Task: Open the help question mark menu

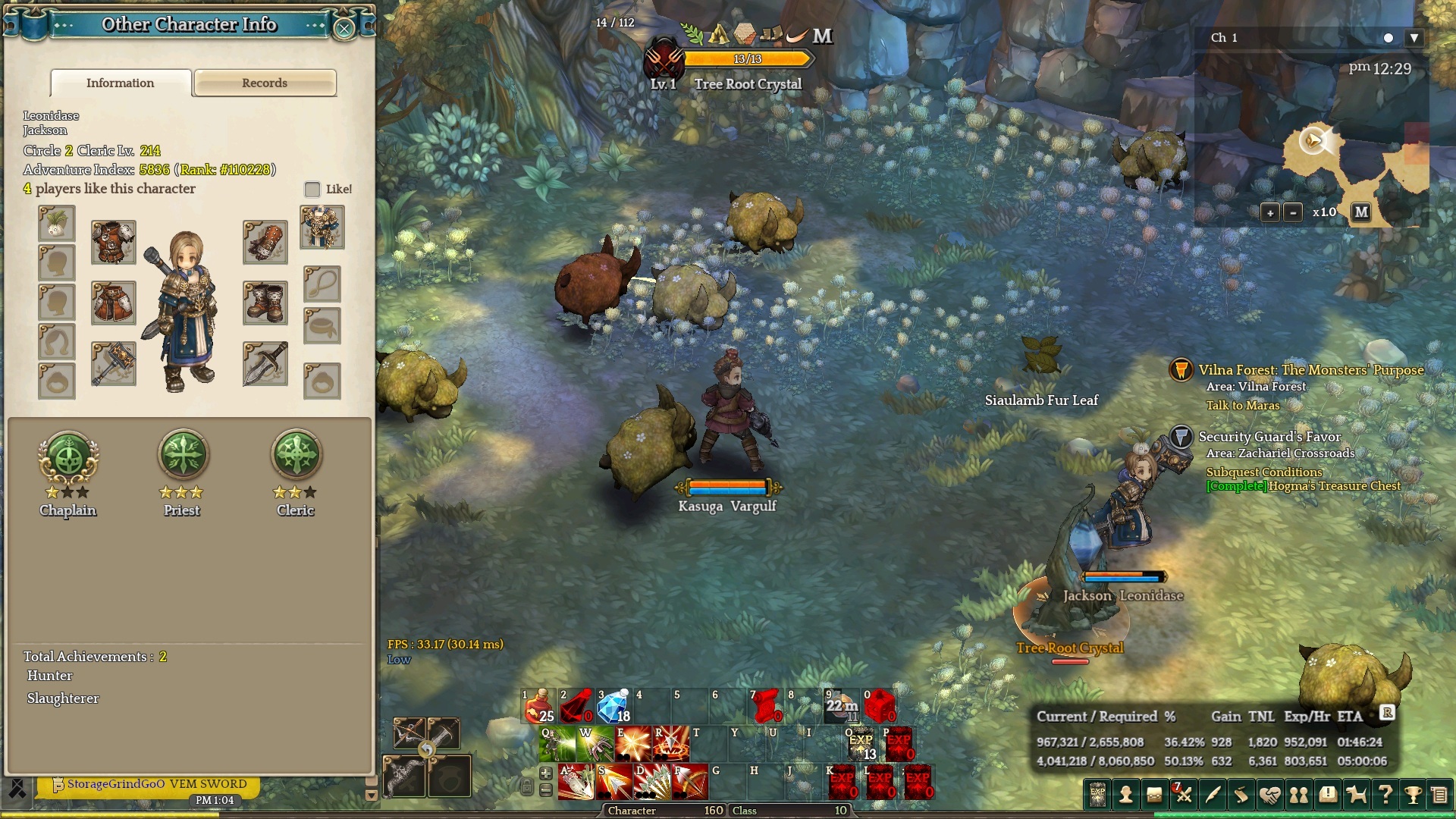Action: click(1385, 795)
